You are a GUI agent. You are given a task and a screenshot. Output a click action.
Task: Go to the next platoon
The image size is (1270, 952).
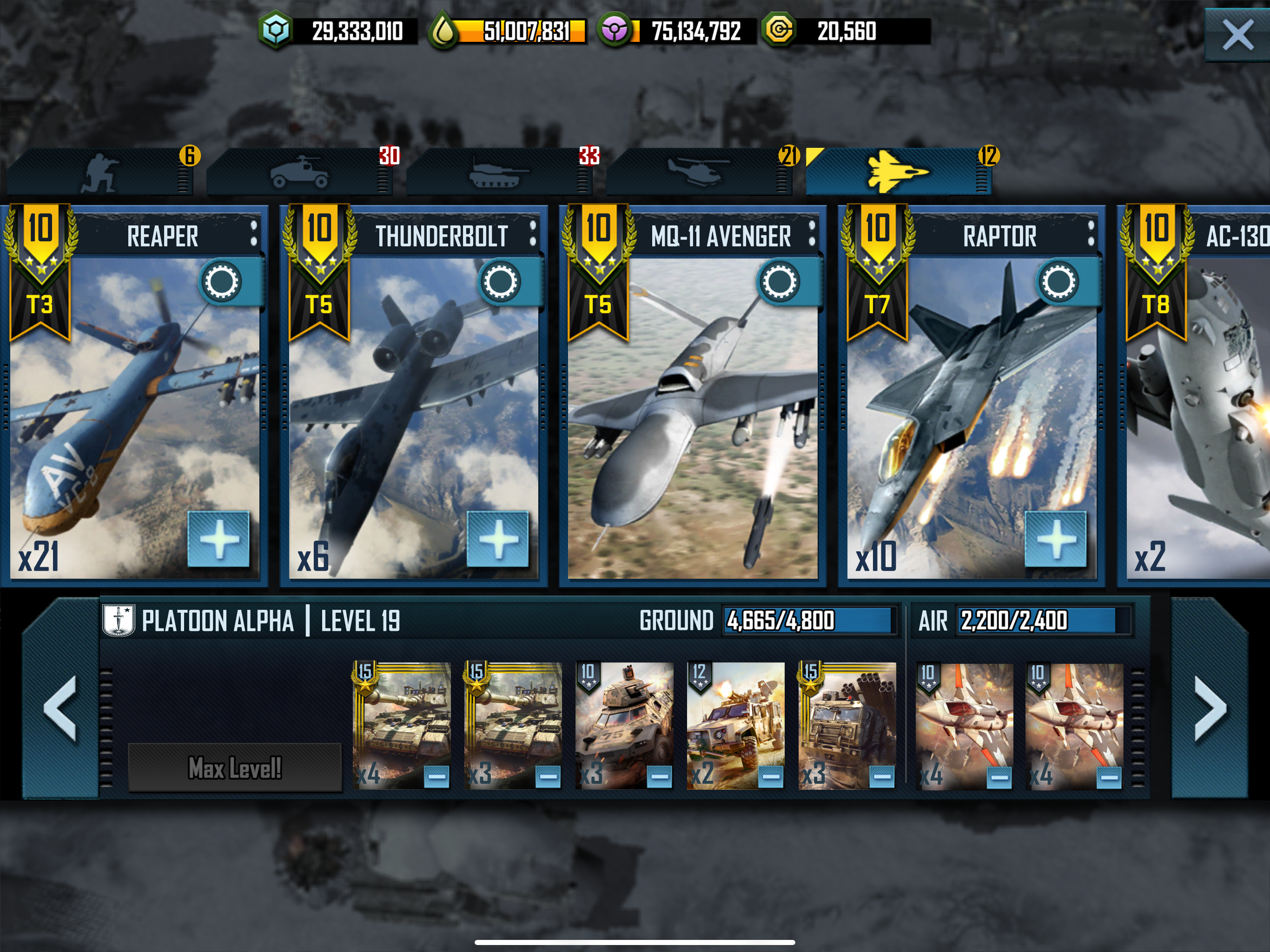pyautogui.click(x=1210, y=708)
